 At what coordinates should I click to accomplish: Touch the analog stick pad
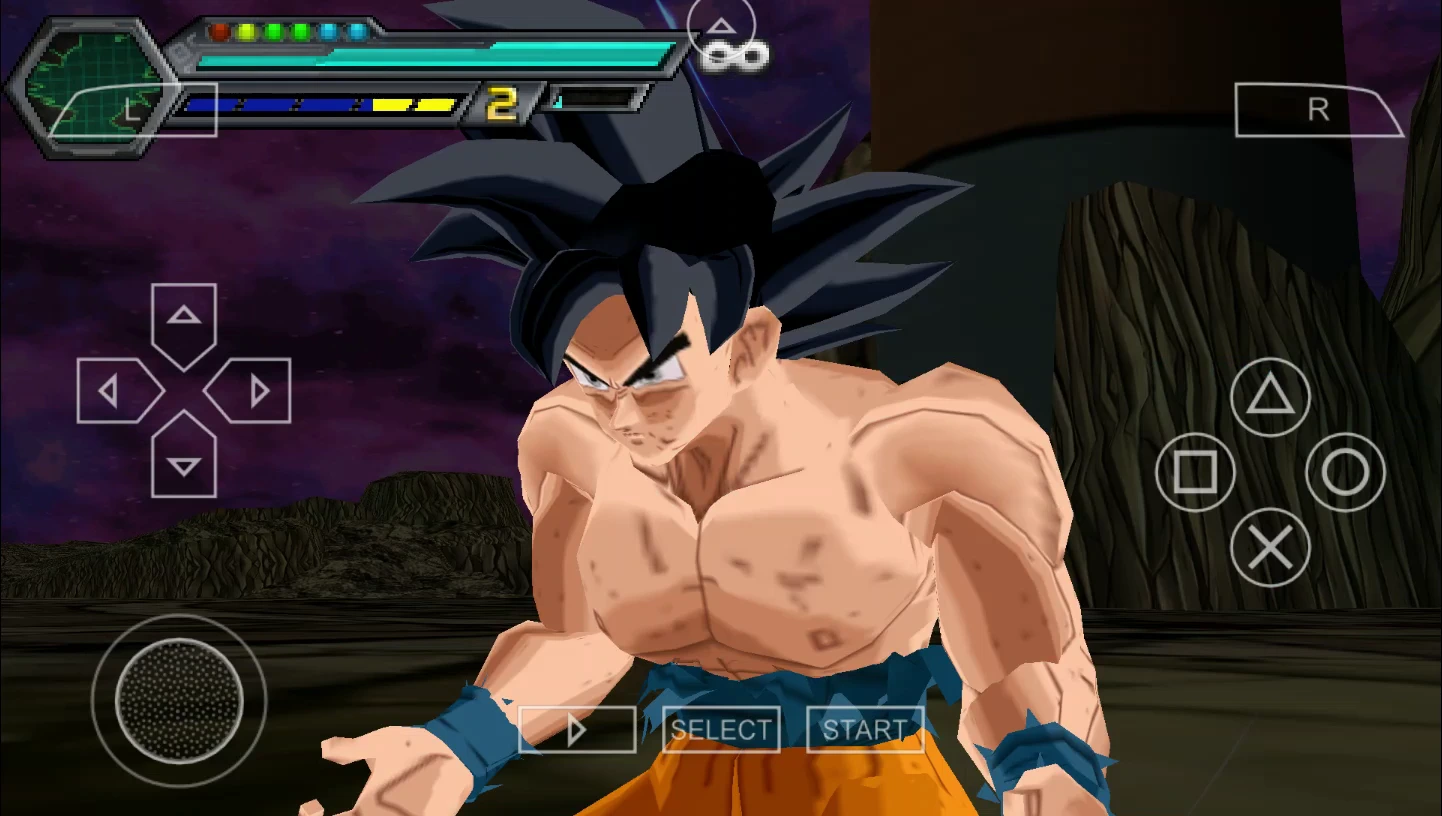179,700
